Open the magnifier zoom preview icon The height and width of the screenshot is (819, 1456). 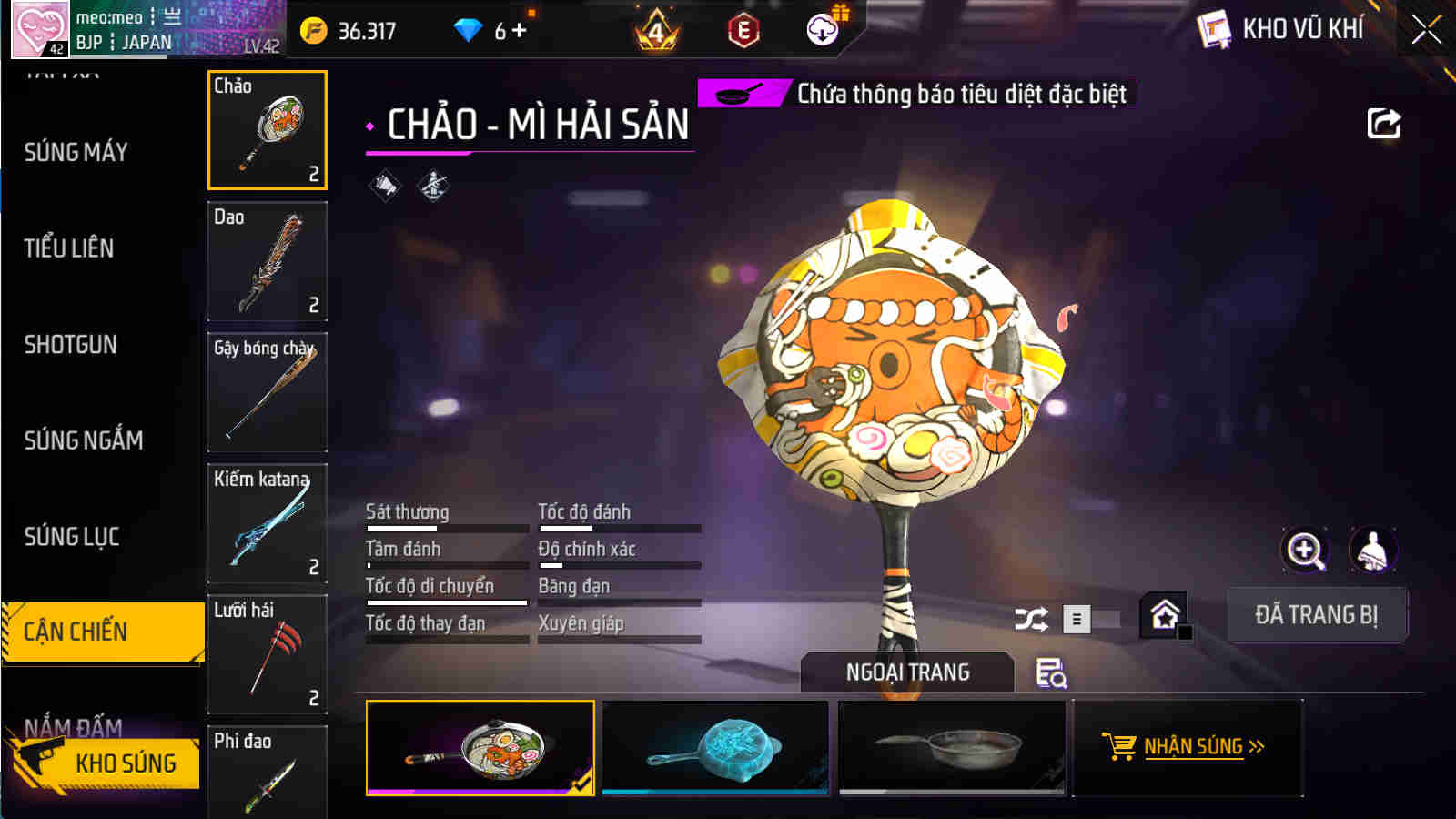coord(1305,551)
